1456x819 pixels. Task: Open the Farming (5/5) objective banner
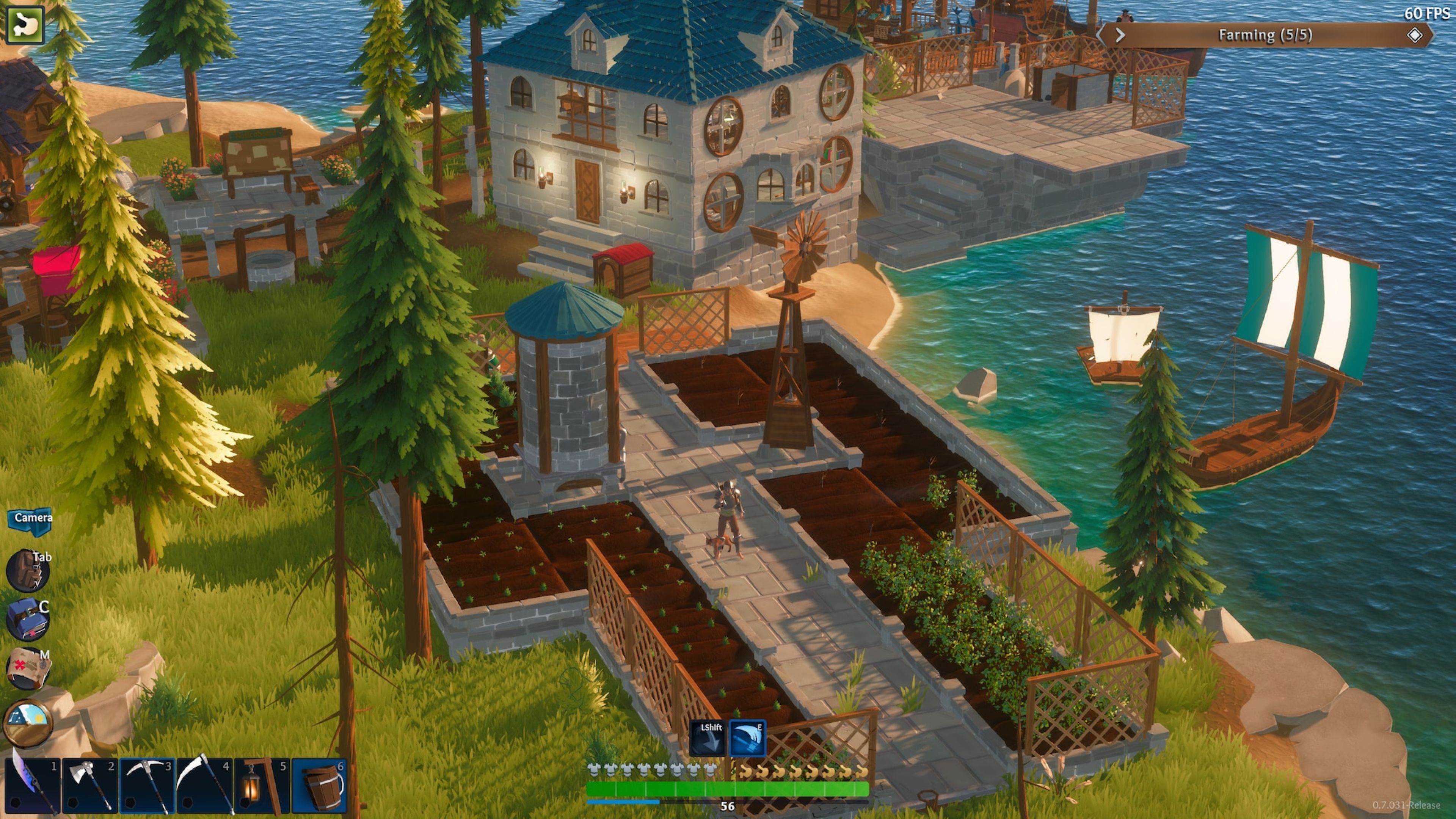(1265, 35)
